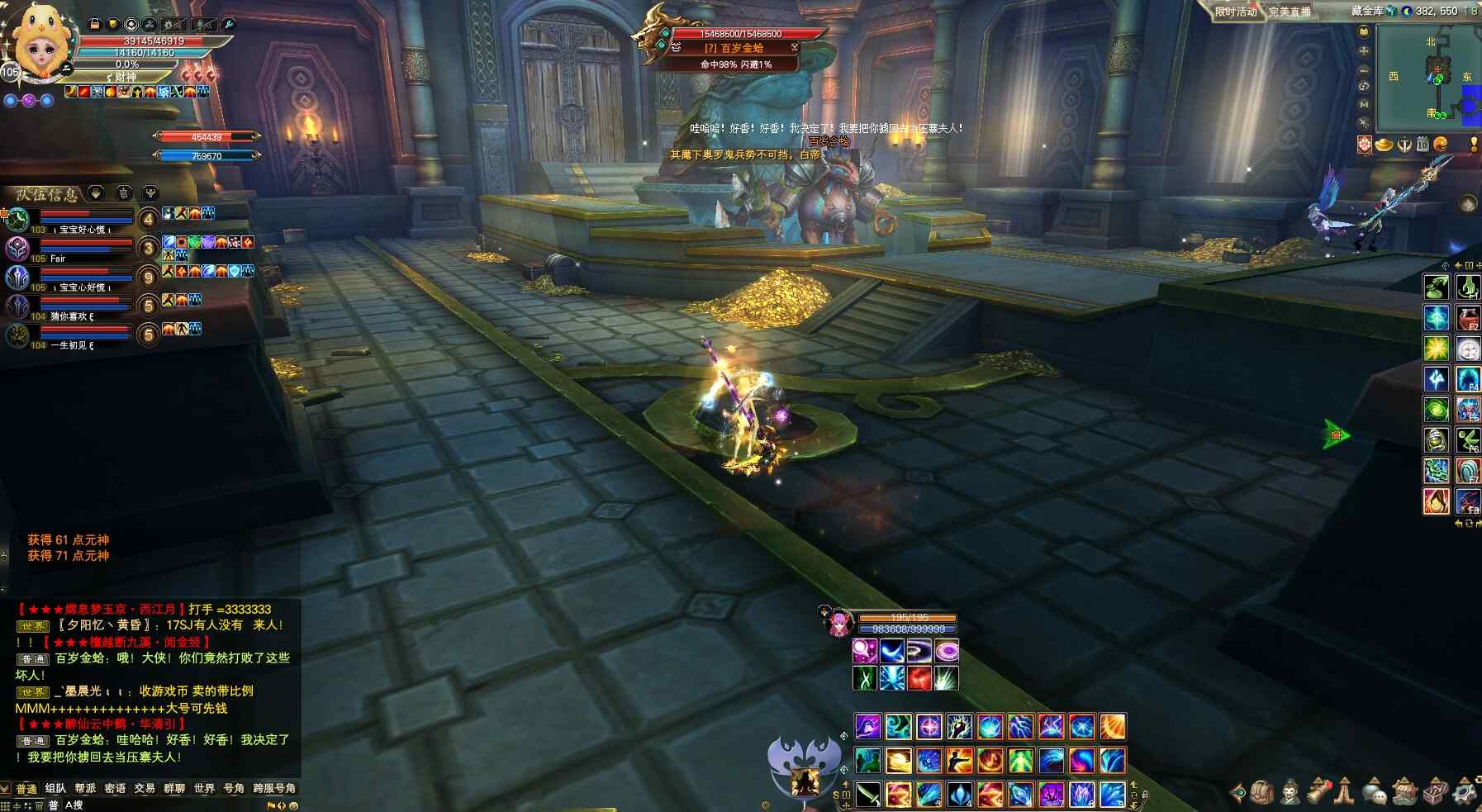
Task: Open the 限时活动 events button
Action: click(1235, 12)
